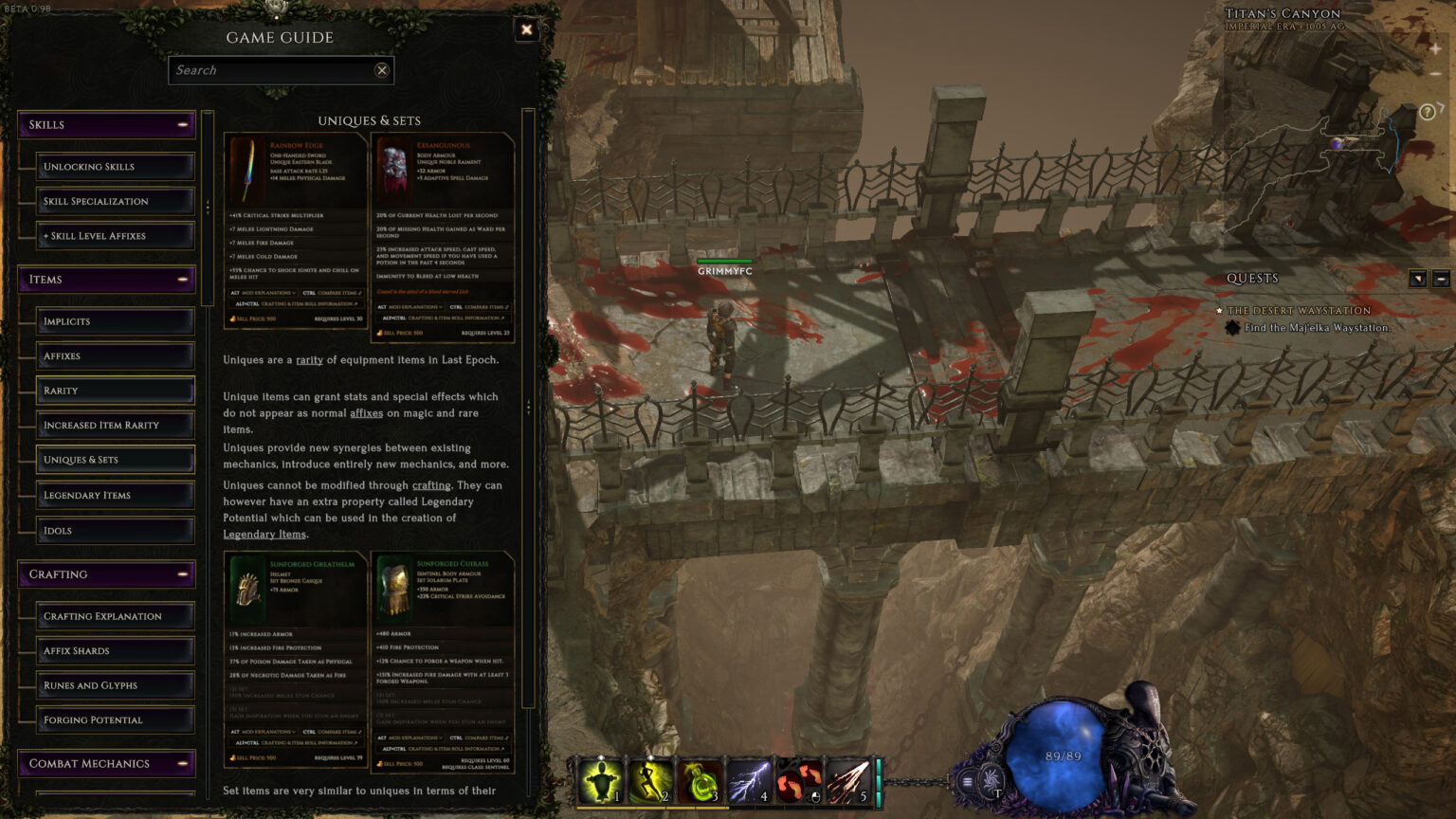Collapse the Items category
Image resolution: width=1456 pixels, height=819 pixels.
pyautogui.click(x=183, y=279)
